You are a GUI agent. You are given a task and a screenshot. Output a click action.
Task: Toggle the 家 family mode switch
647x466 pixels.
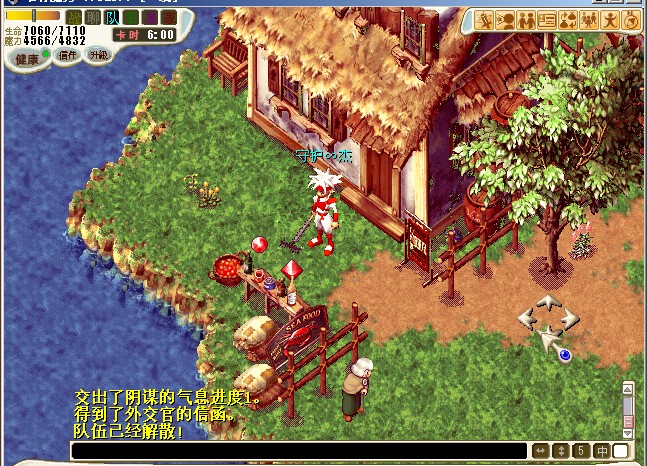pos(167,17)
